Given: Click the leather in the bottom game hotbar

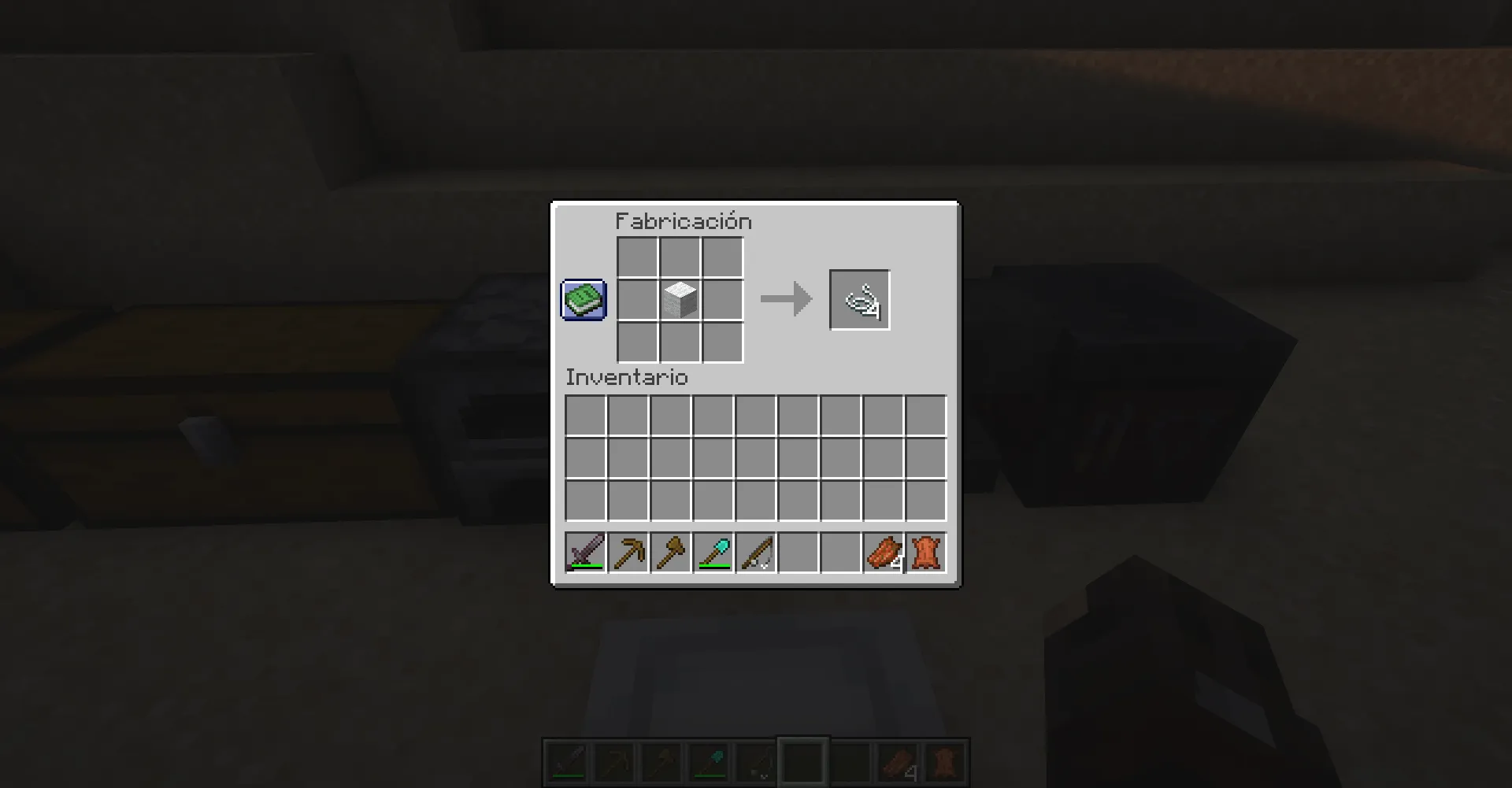Looking at the screenshot, I should pos(943,762).
